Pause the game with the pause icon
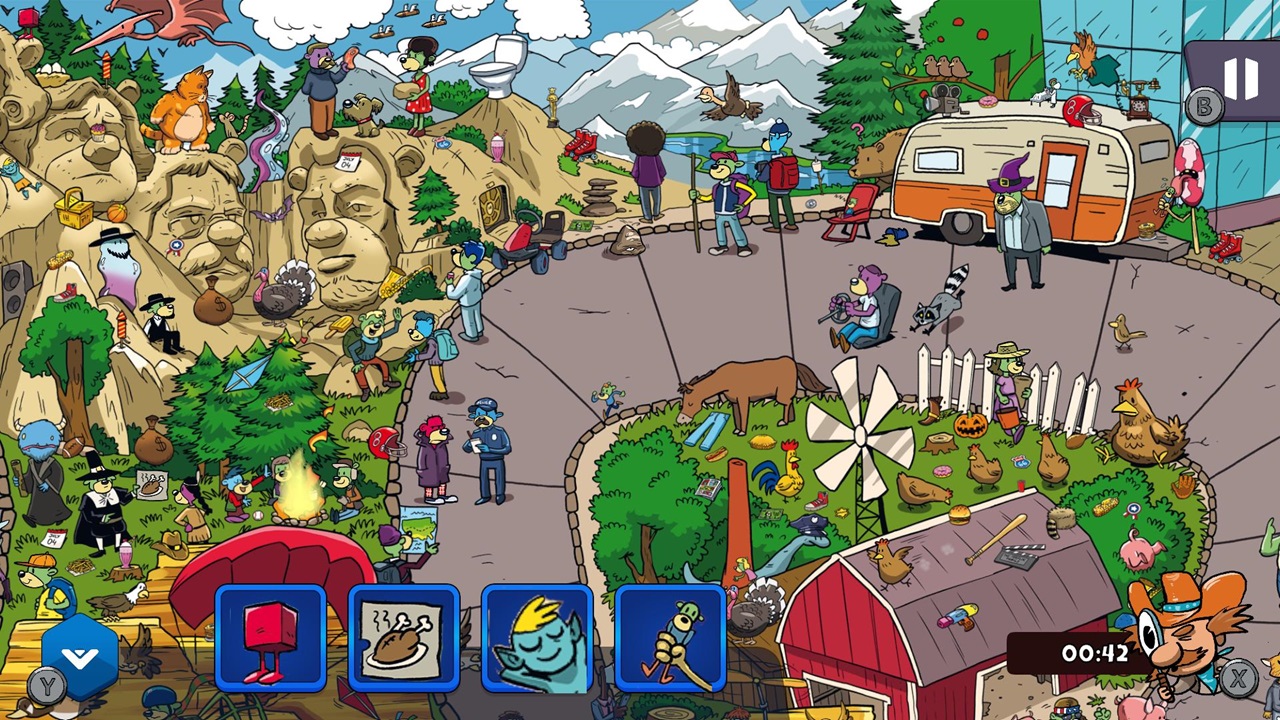1280x720 pixels. (x=1240, y=80)
